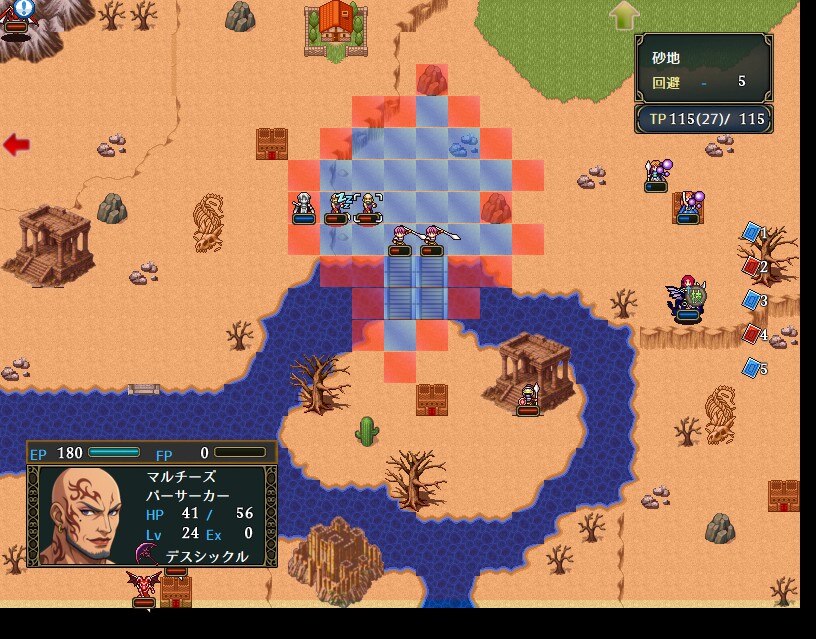Select the red card numbered 2

752,267
